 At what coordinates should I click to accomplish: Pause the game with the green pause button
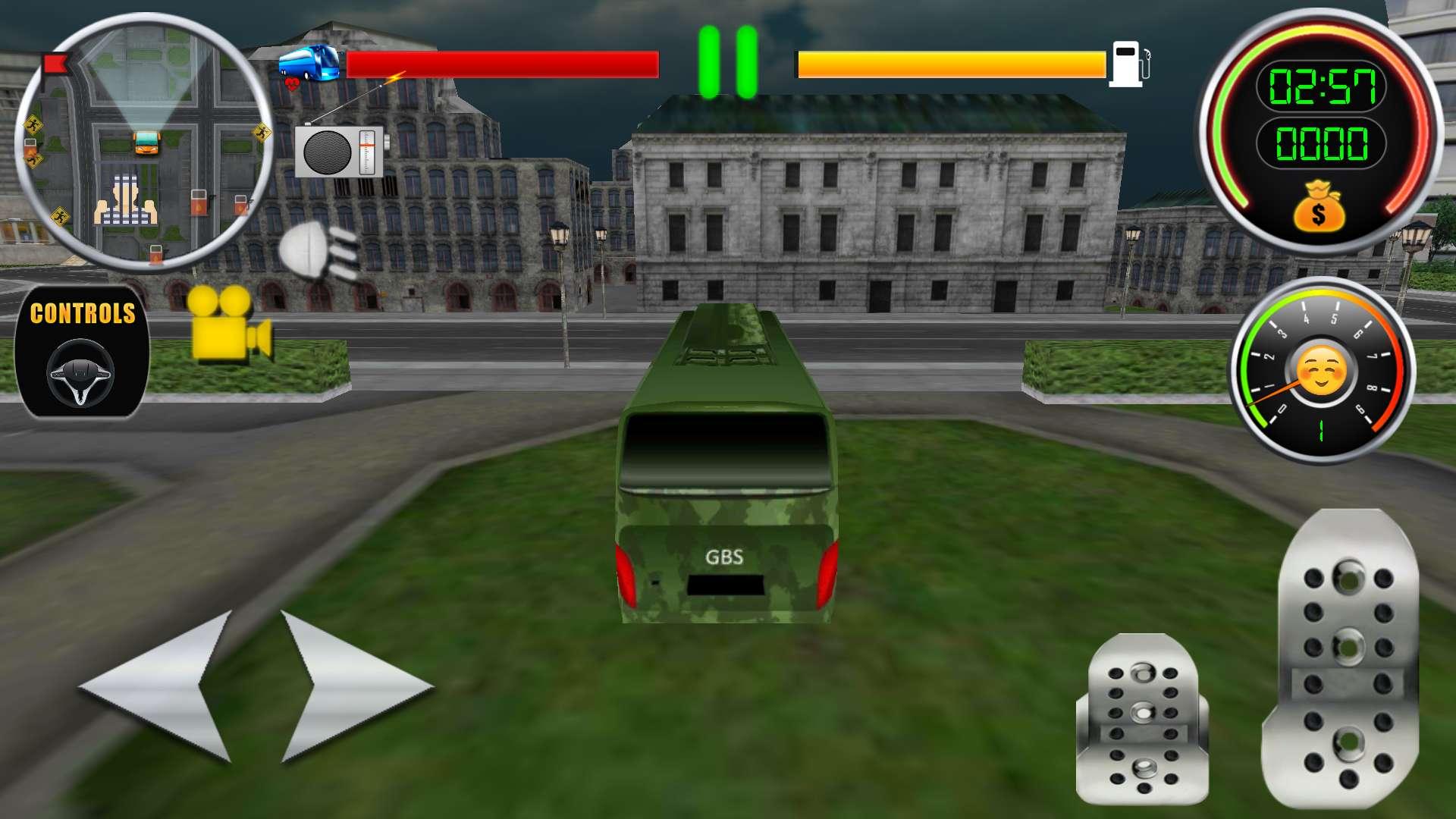tap(728, 62)
